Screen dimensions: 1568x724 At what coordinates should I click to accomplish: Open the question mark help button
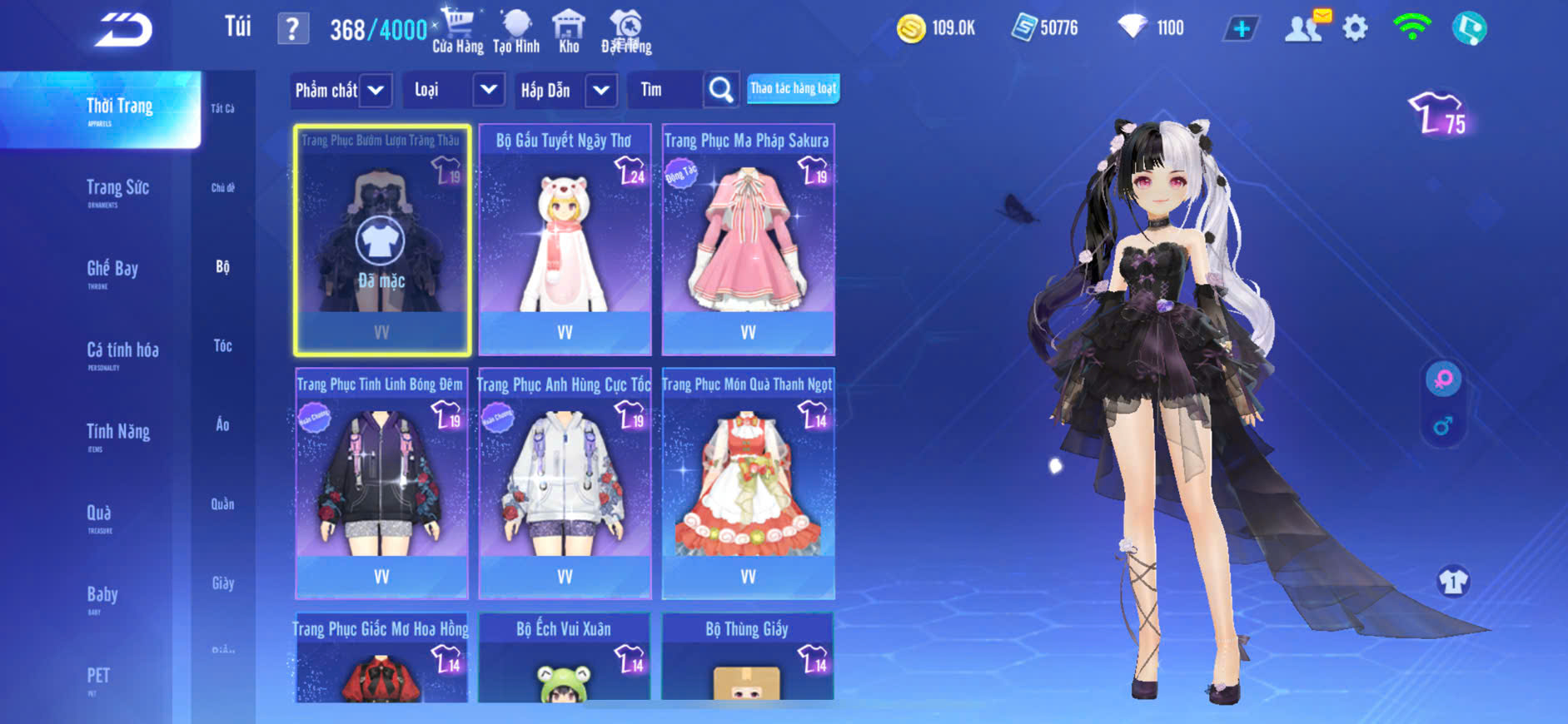click(292, 29)
